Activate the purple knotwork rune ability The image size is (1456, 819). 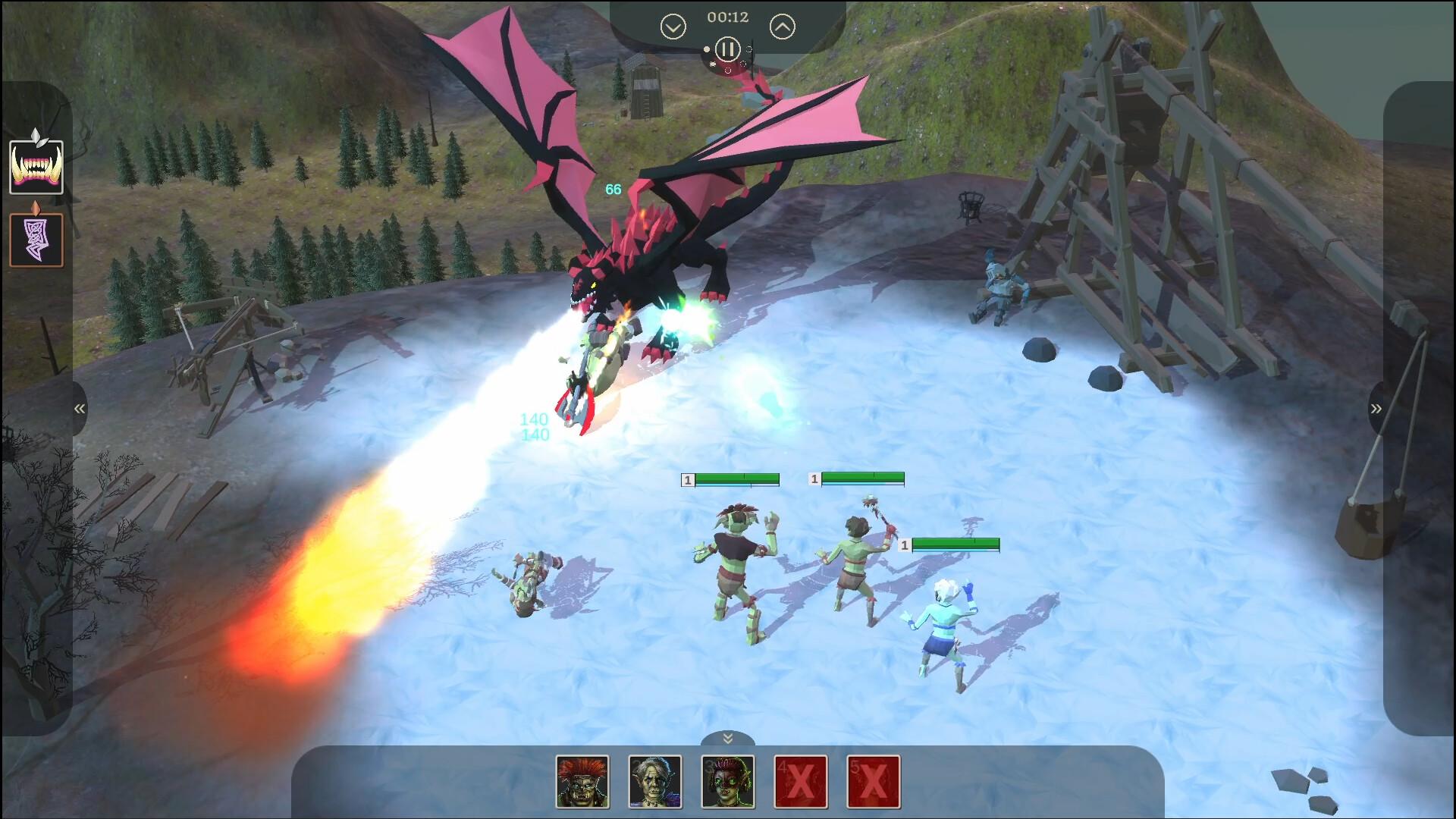[36, 240]
